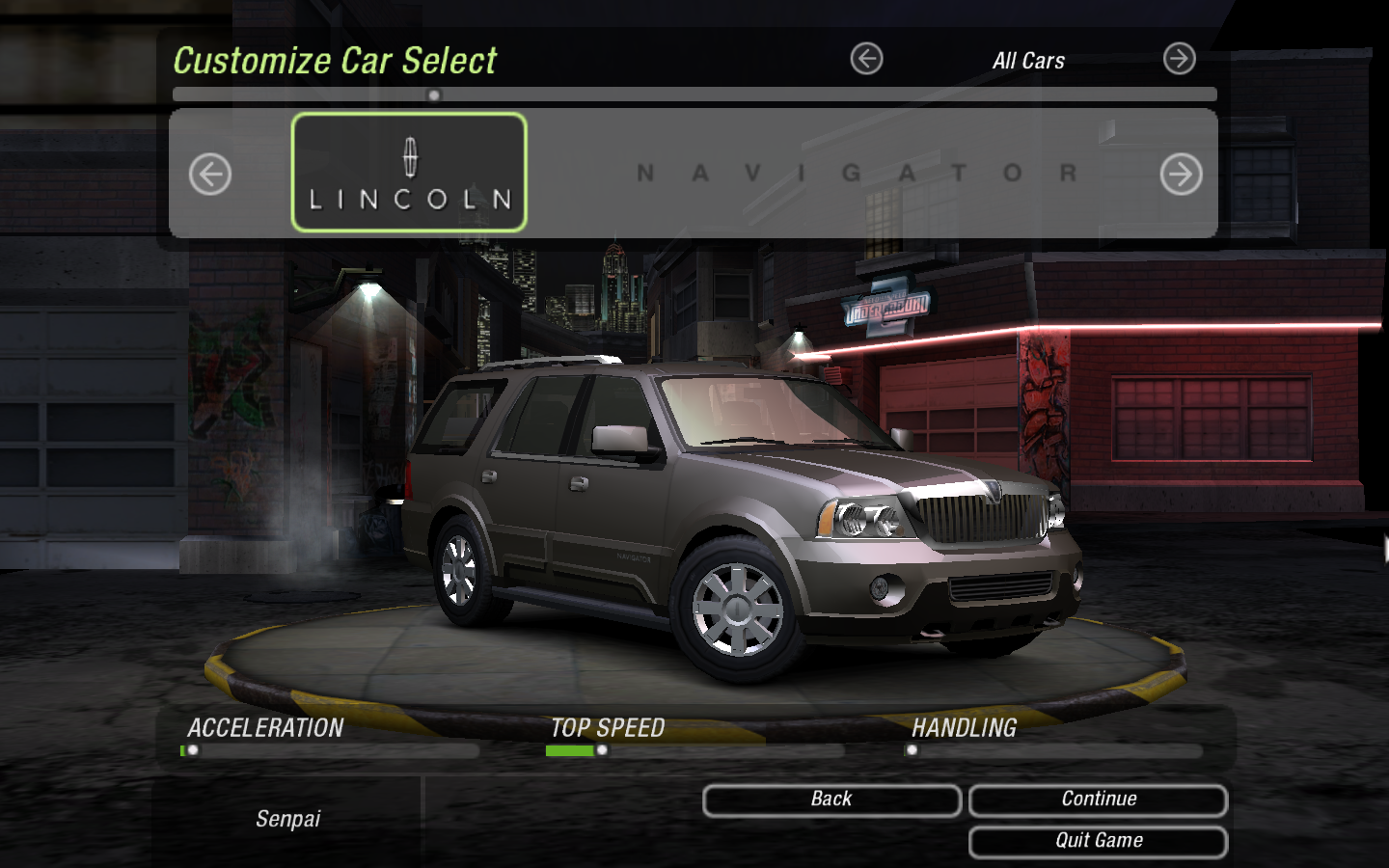Click the car list position scrollbar at top

(x=433, y=92)
